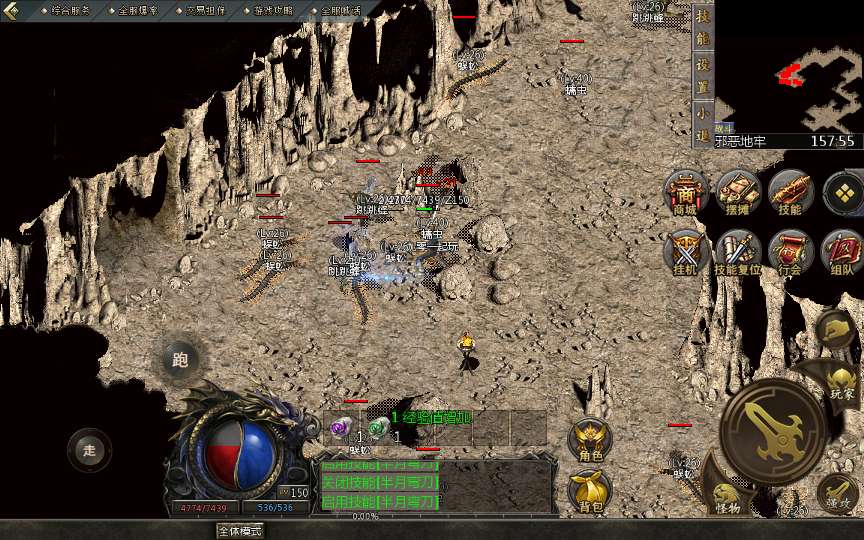864x540 pixels.
Task: Open the 角色 character sheet
Action: pyautogui.click(x=590, y=440)
